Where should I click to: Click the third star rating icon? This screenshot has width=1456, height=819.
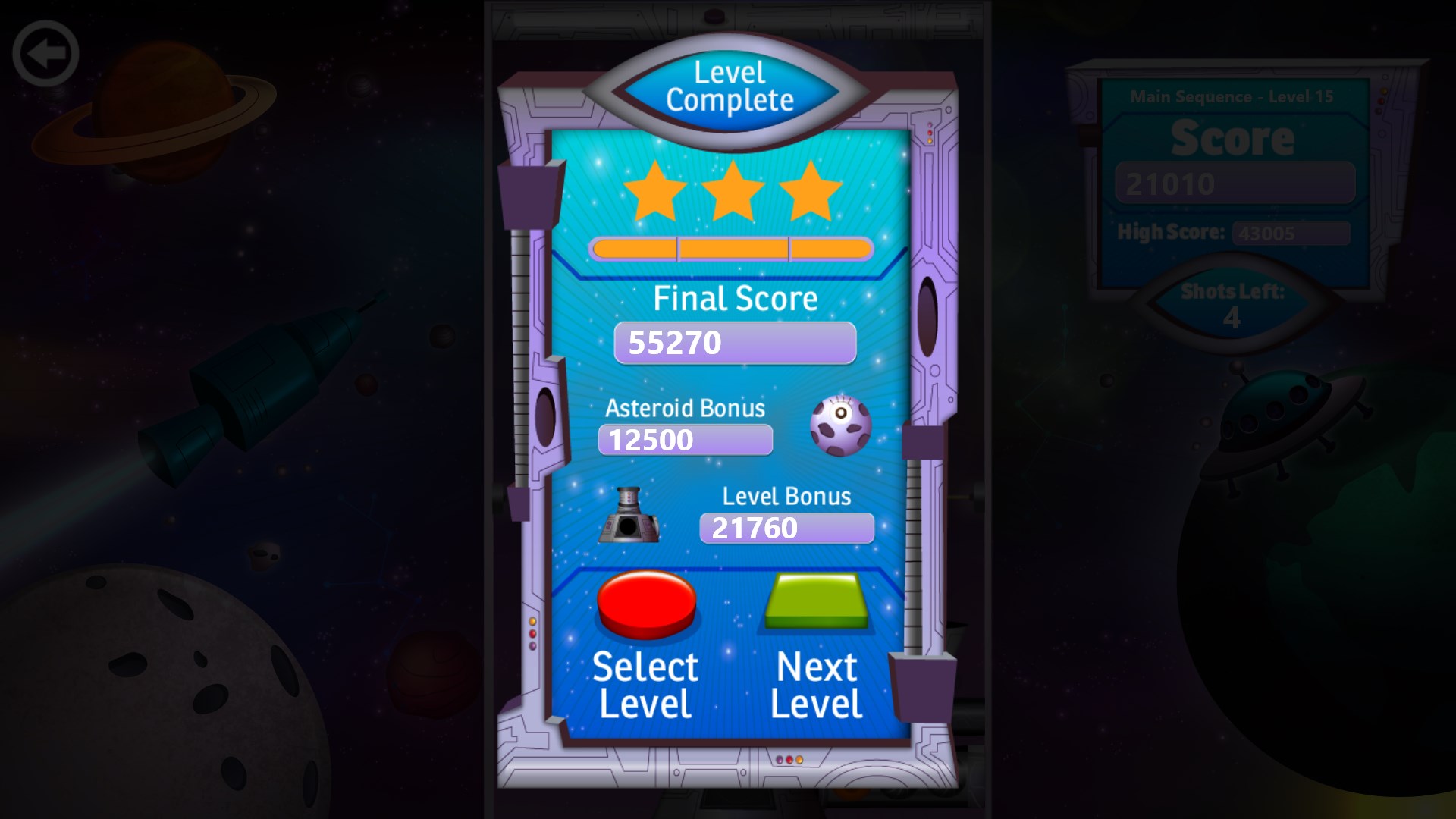click(810, 191)
